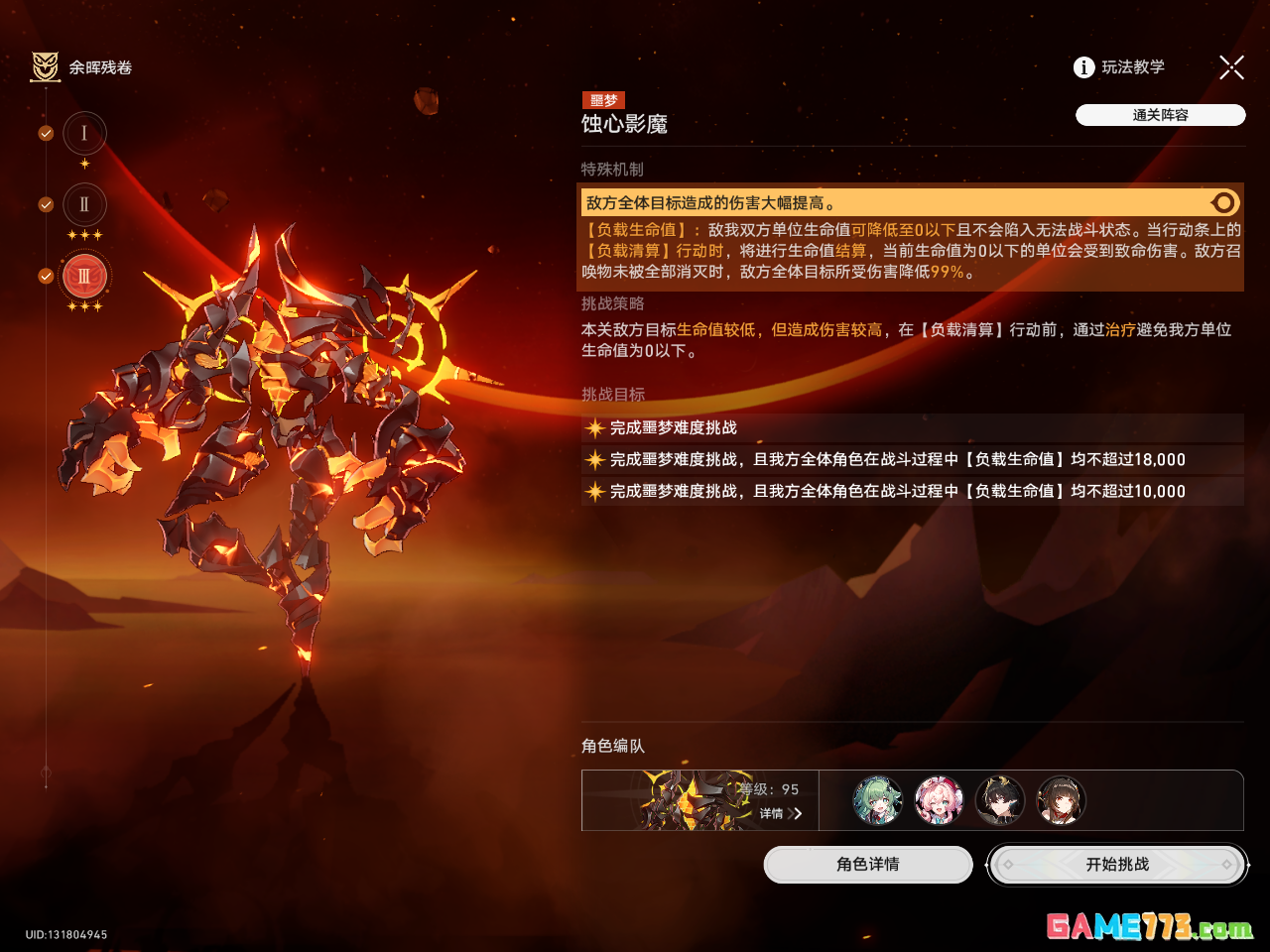
Task: Select the pink-haired character portrait
Action: pos(939,800)
